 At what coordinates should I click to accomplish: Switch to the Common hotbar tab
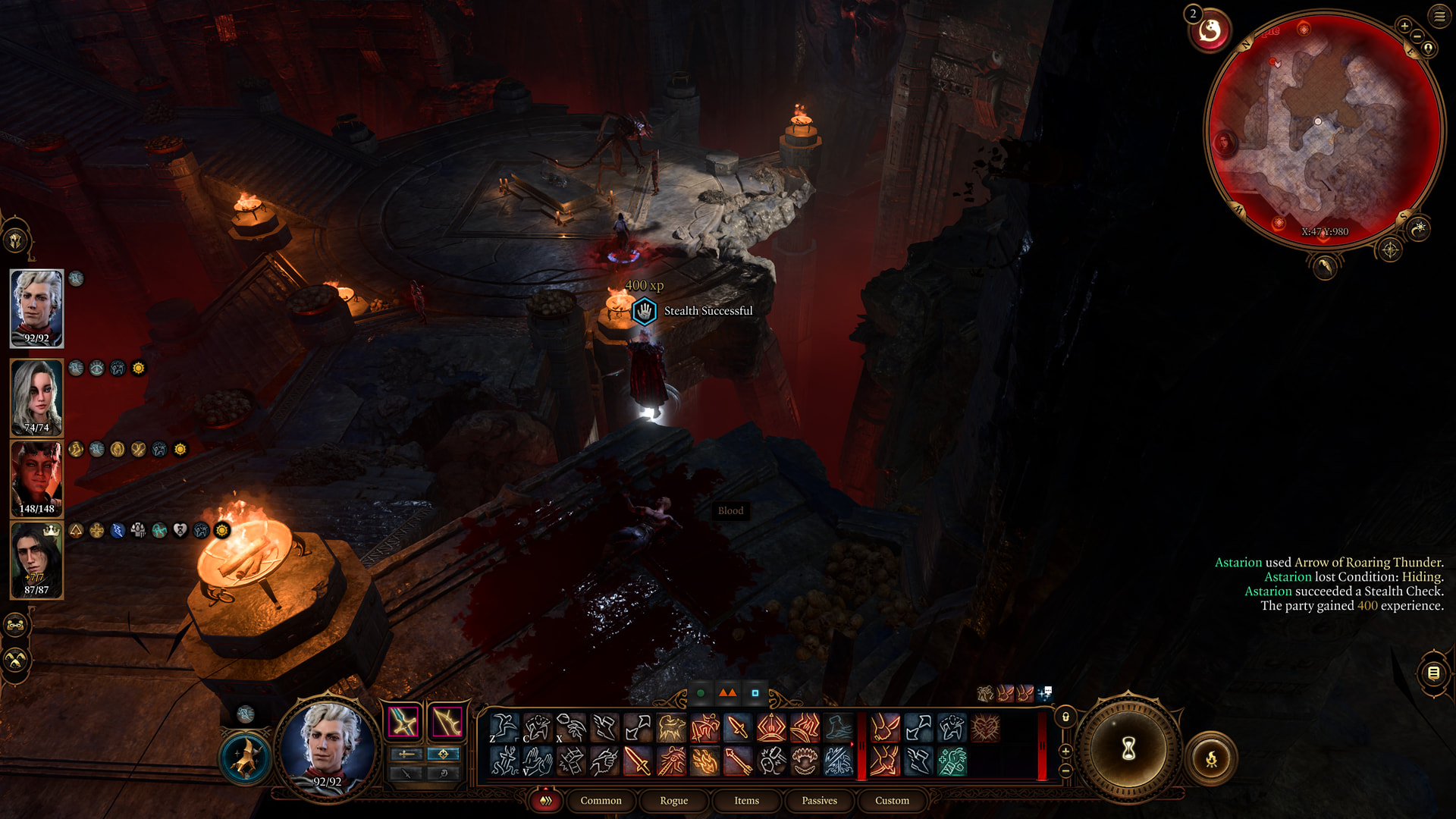(601, 801)
